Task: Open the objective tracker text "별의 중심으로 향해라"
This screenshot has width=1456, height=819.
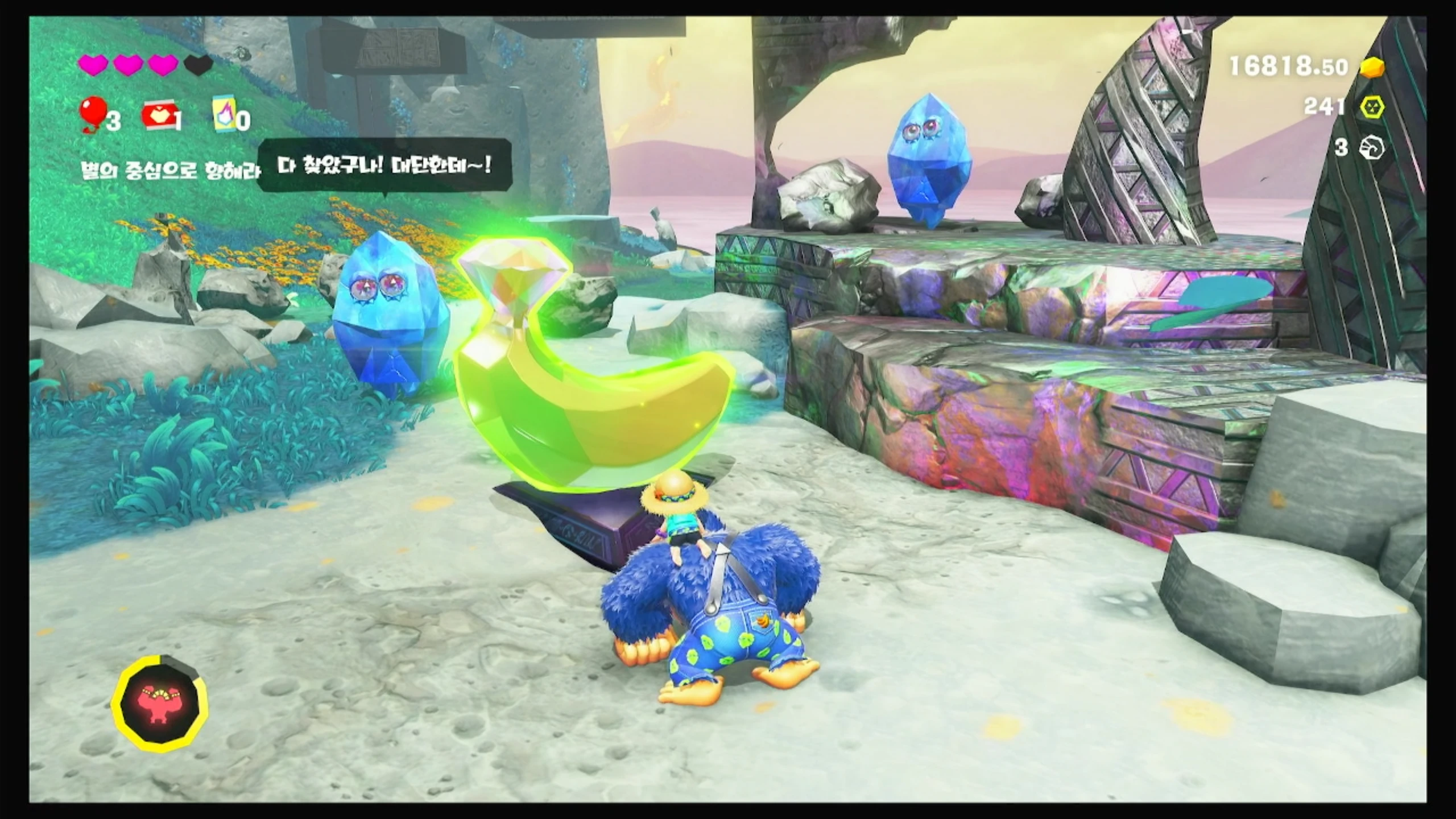Action: [x=169, y=170]
